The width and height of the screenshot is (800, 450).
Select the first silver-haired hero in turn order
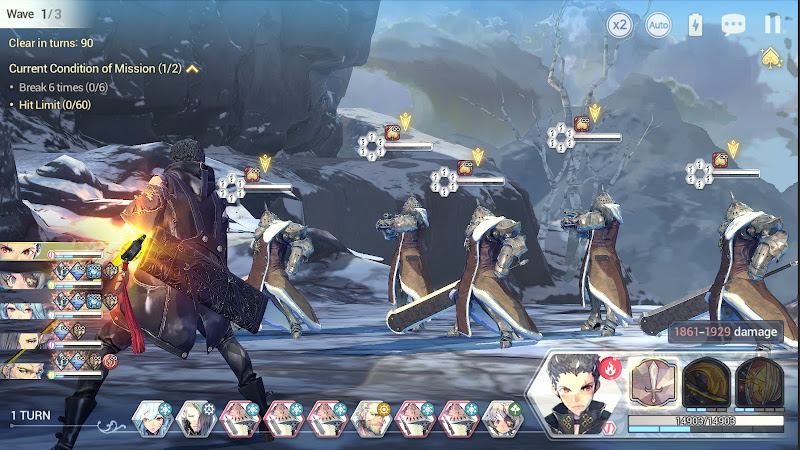(x=150, y=418)
